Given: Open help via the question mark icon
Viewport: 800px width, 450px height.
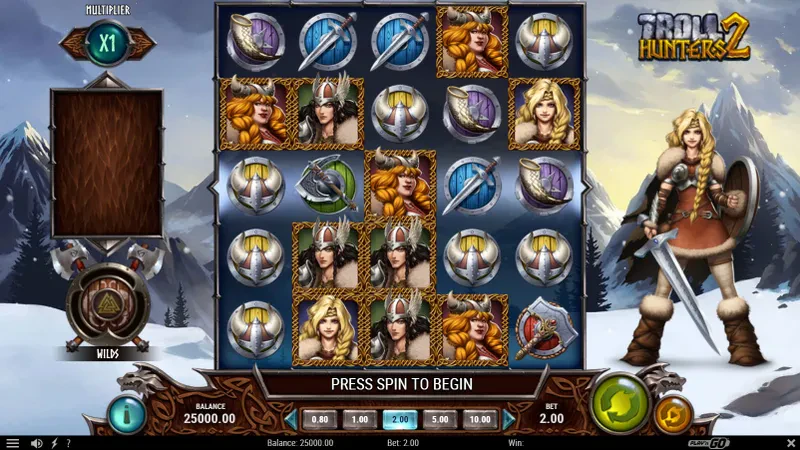Looking at the screenshot, I should (x=67, y=442).
